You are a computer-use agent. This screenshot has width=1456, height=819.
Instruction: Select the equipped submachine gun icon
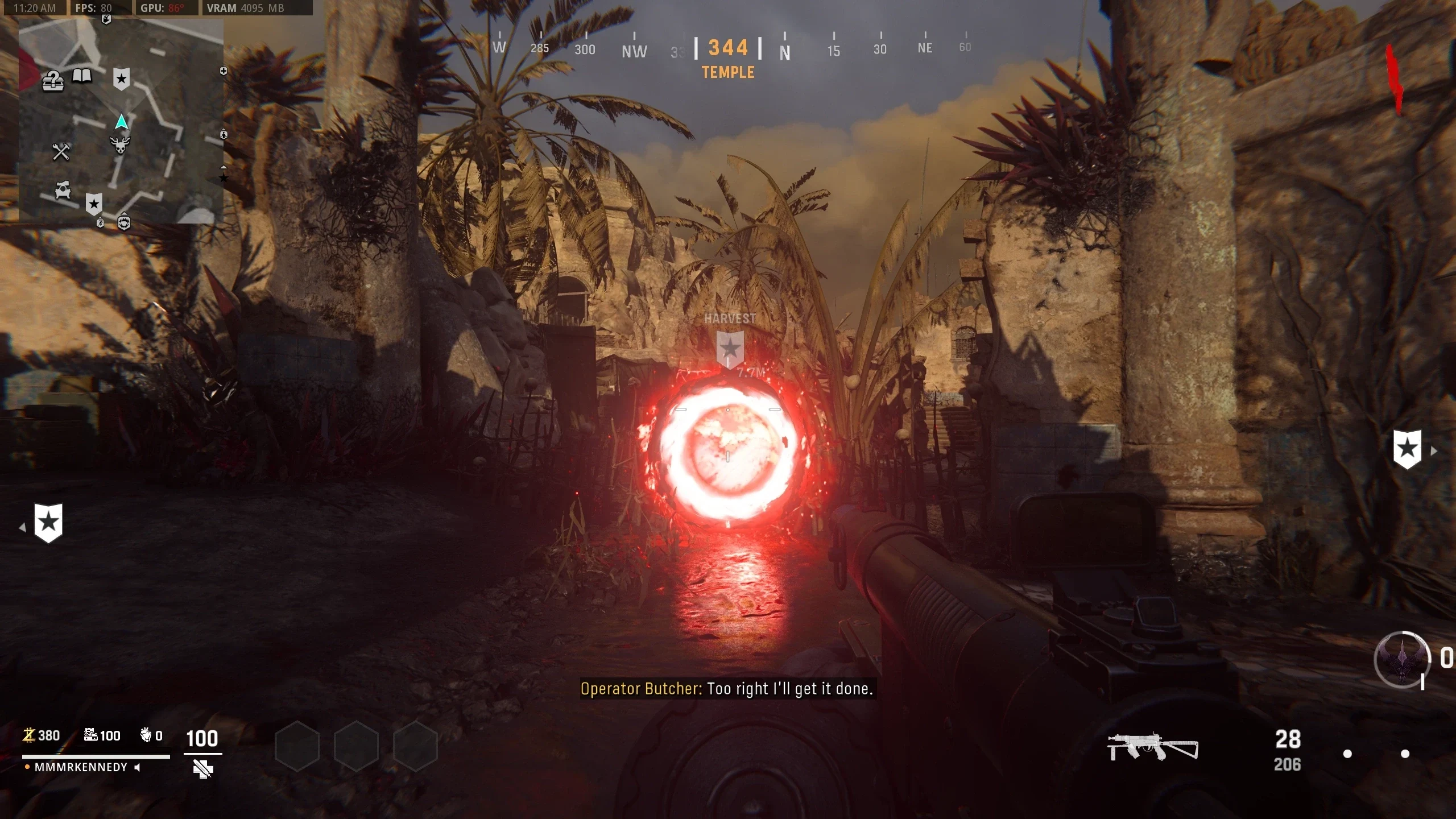coord(1152,747)
